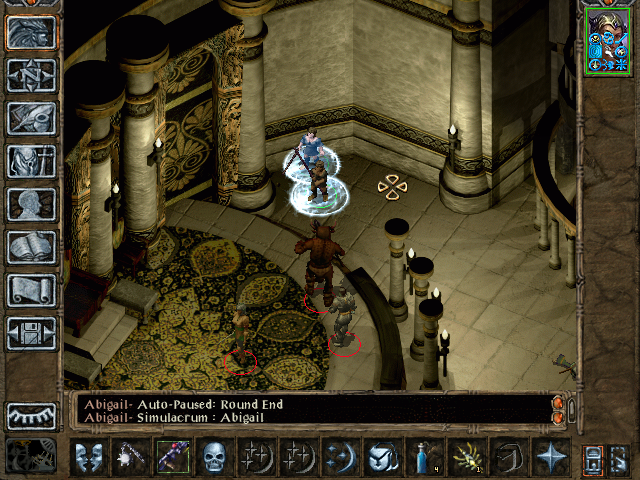Select the highlighted staff weapon slot

click(174, 457)
